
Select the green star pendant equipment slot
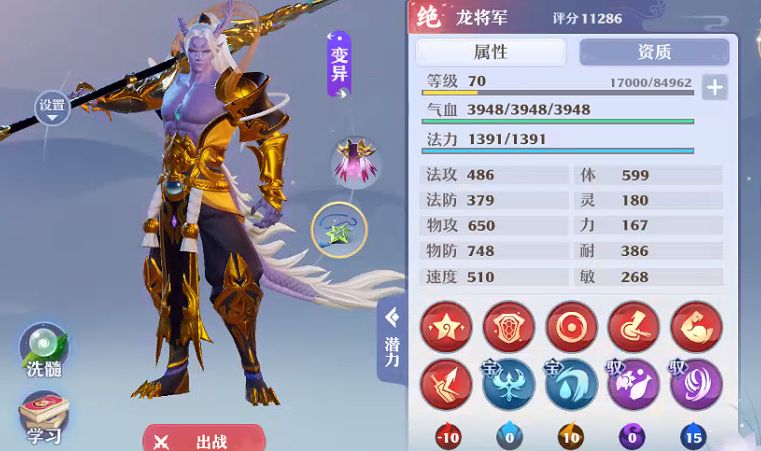point(338,231)
